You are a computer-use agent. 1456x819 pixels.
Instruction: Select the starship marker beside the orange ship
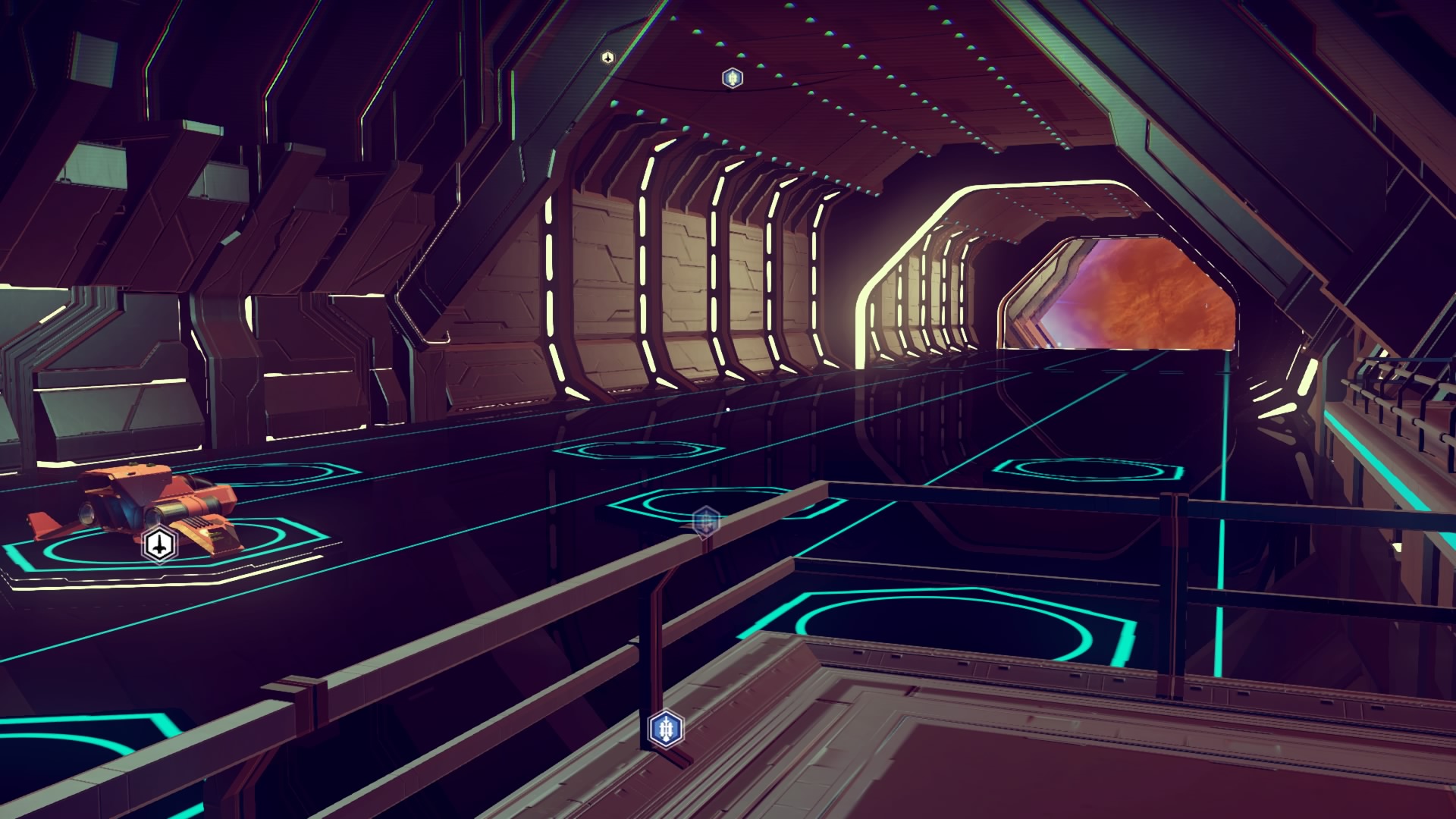coord(159,544)
